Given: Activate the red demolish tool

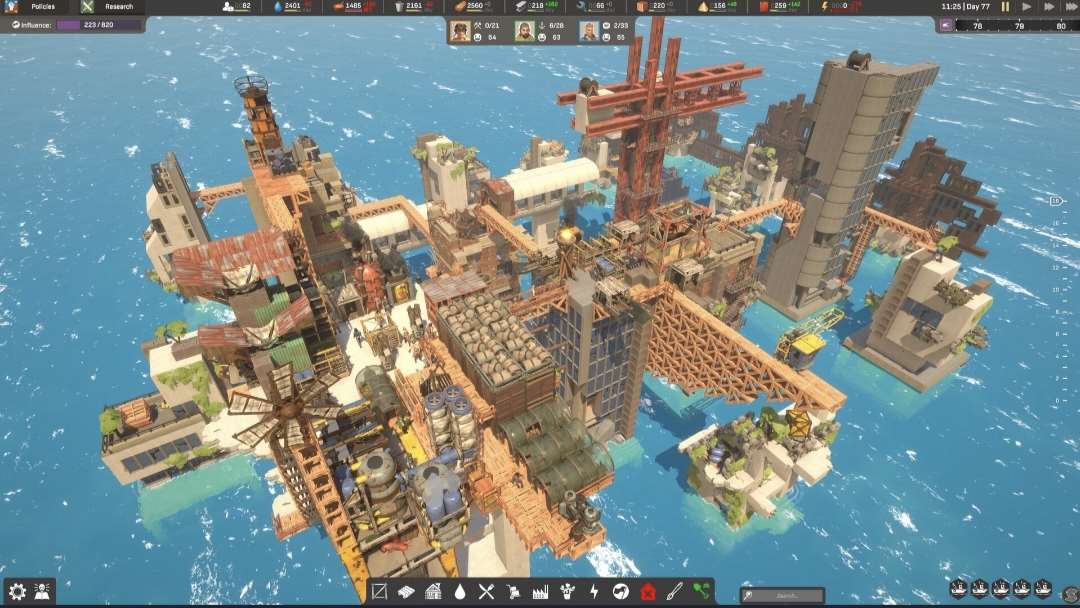Looking at the screenshot, I should pyautogui.click(x=648, y=591).
